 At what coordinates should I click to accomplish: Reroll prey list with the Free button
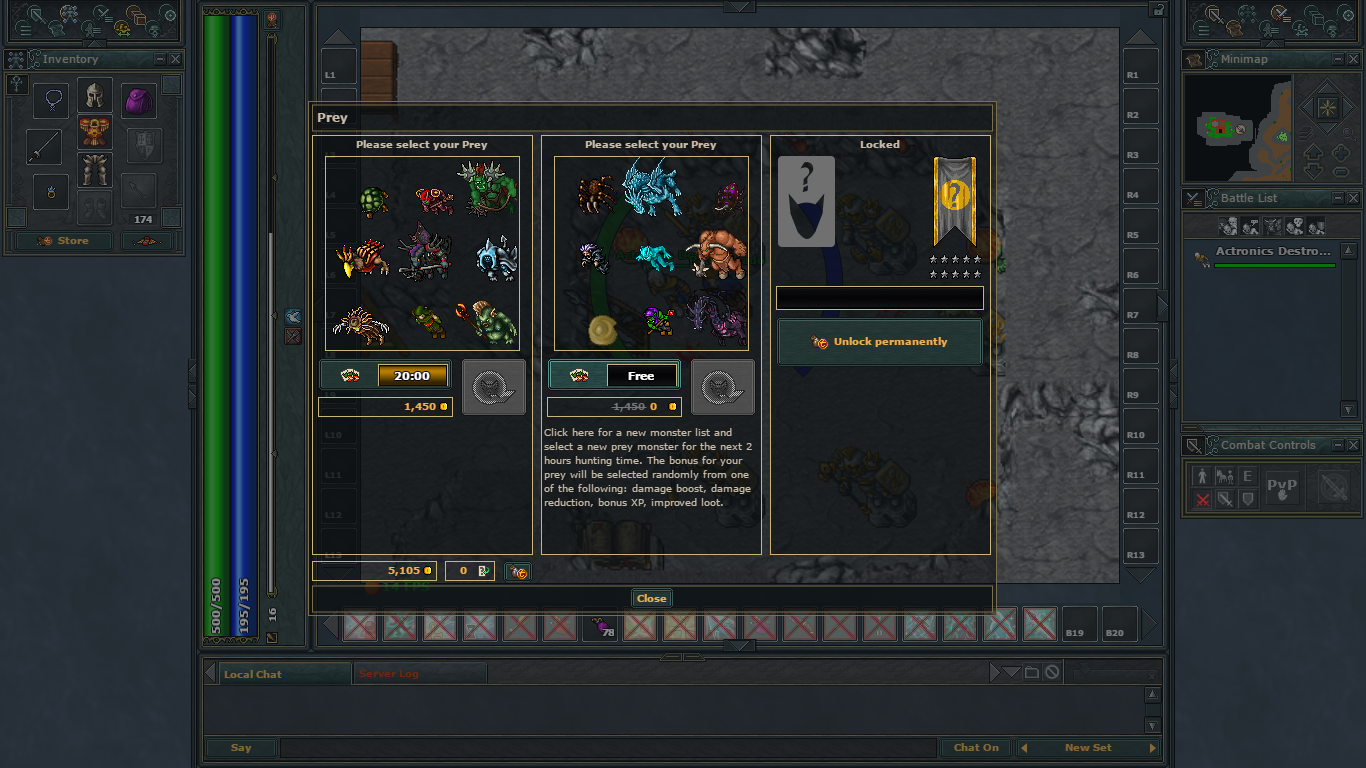click(x=614, y=376)
